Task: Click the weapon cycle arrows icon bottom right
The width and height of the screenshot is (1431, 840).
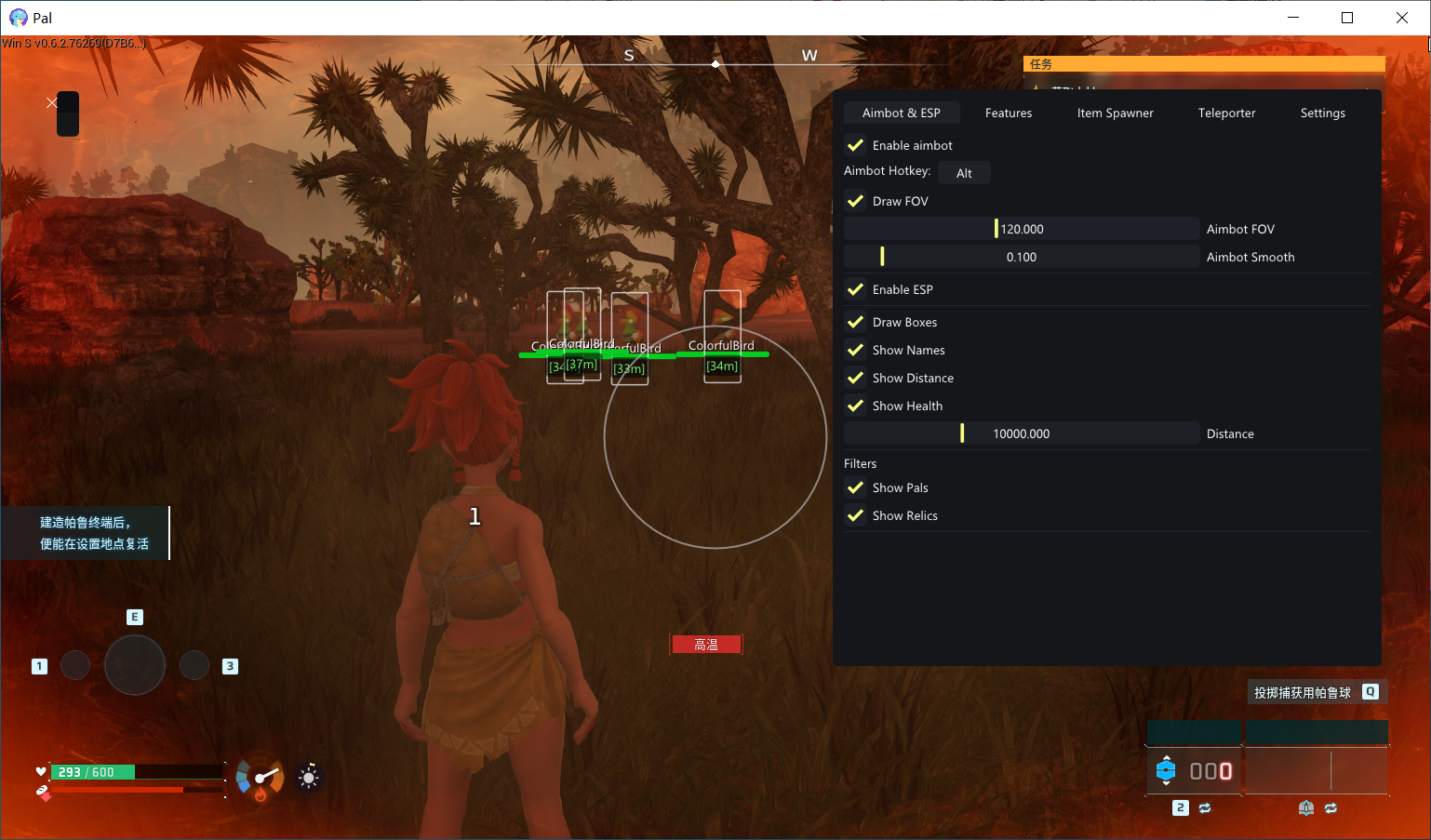Action: (x=1331, y=808)
